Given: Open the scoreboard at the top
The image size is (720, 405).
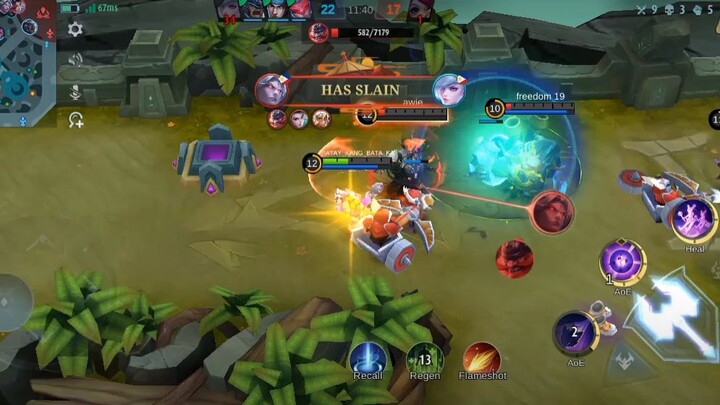Looking at the screenshot, I should click(x=360, y=10).
